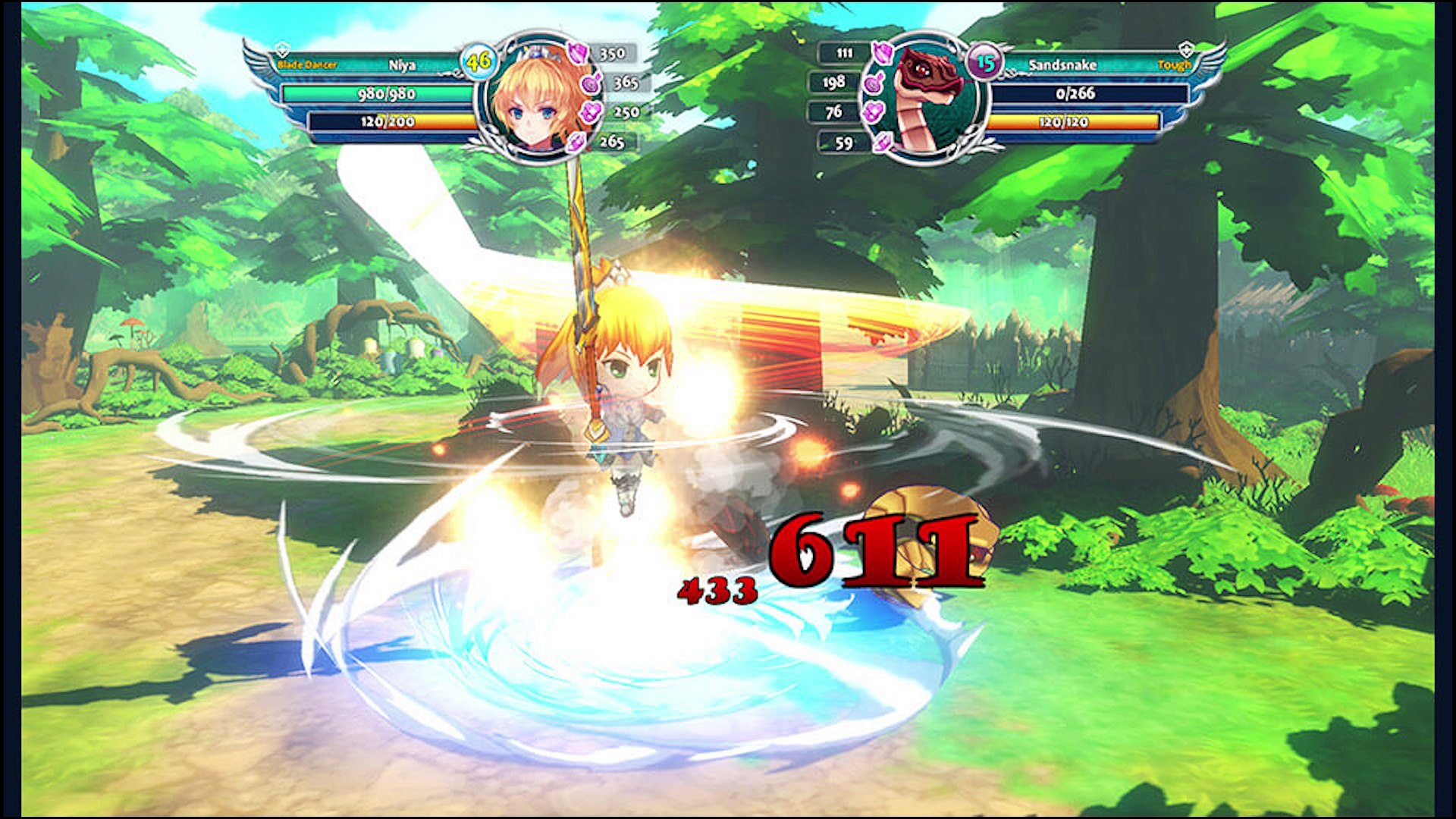
Task: Click the heart stat icon beside Sandsnake's portrait
Action: pos(874,112)
